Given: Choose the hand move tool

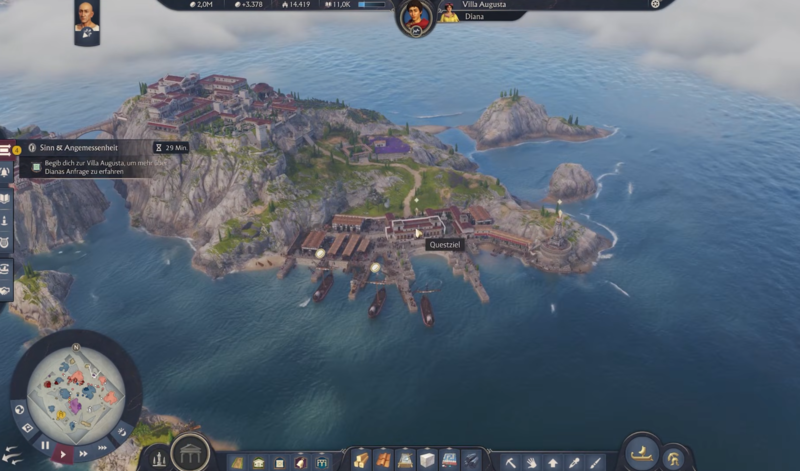Looking at the screenshot, I should click(x=531, y=463).
